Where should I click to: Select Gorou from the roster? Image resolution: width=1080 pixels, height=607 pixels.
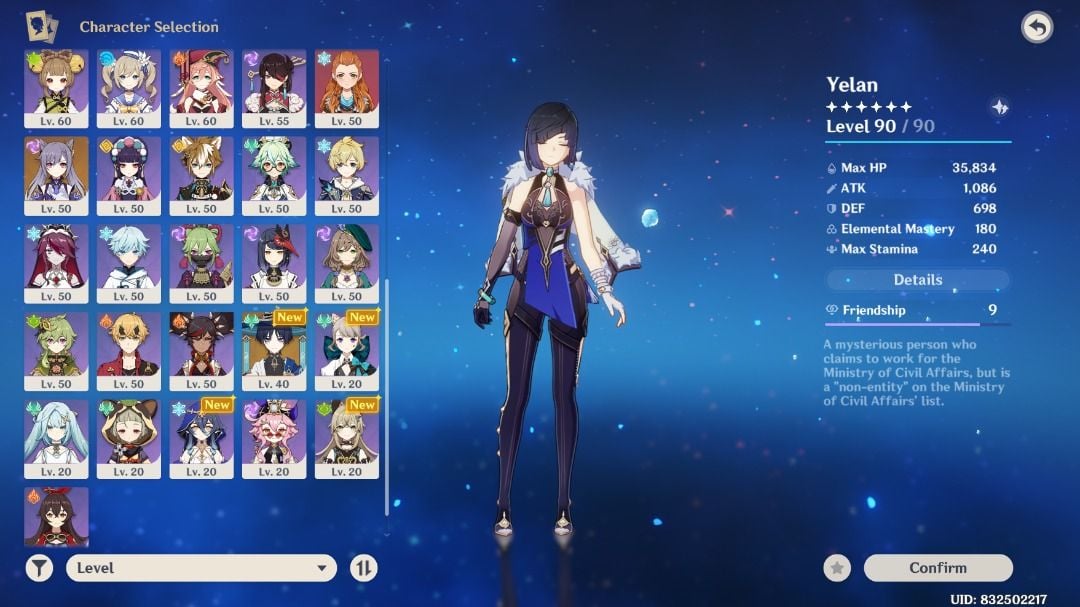coord(201,175)
